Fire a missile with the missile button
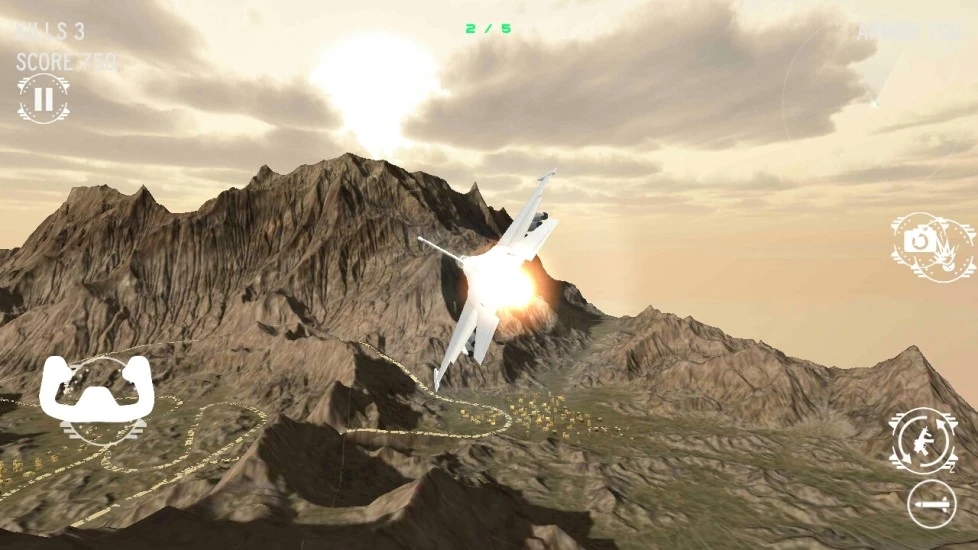The image size is (978, 550). [931, 504]
